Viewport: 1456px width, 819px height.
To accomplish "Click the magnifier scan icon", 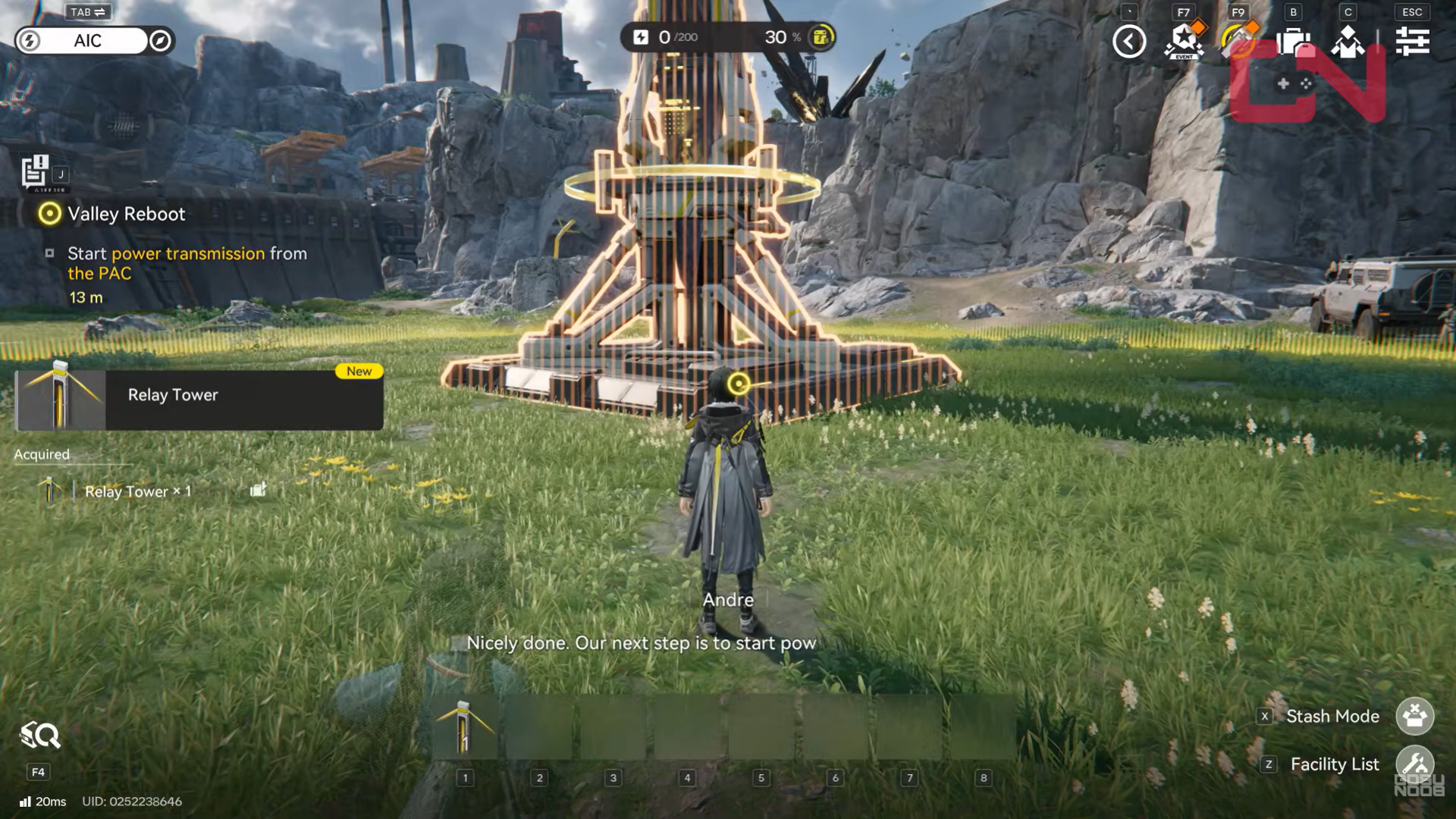I will [x=39, y=736].
